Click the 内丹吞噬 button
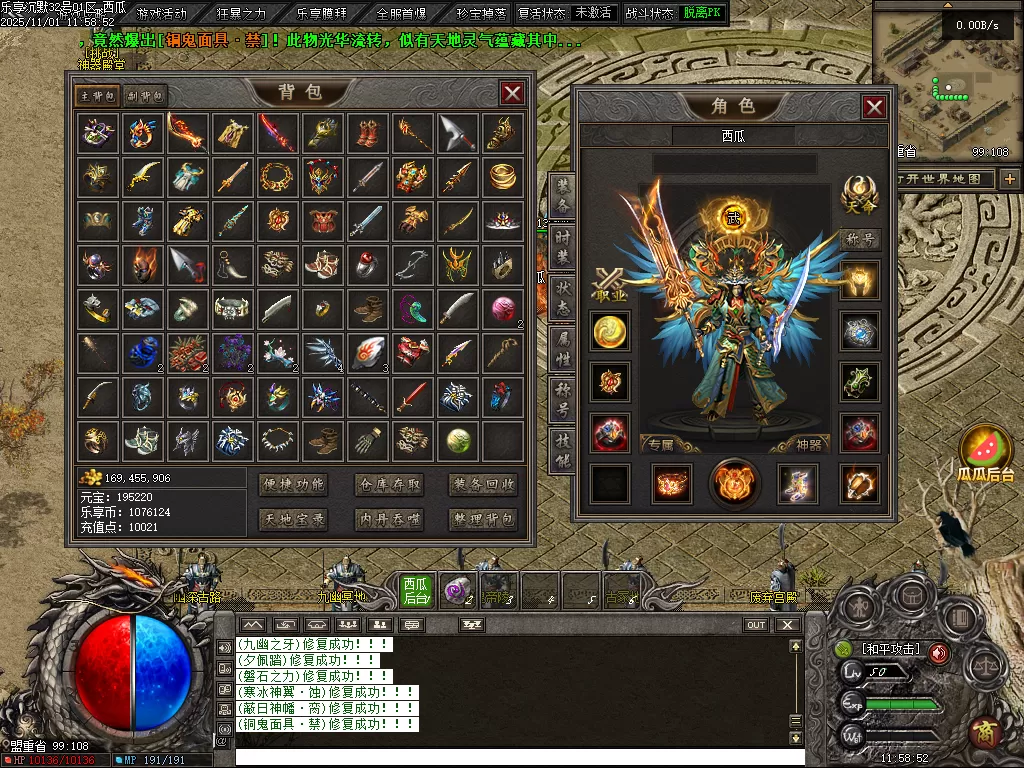Image resolution: width=1024 pixels, height=768 pixels. pyautogui.click(x=389, y=519)
